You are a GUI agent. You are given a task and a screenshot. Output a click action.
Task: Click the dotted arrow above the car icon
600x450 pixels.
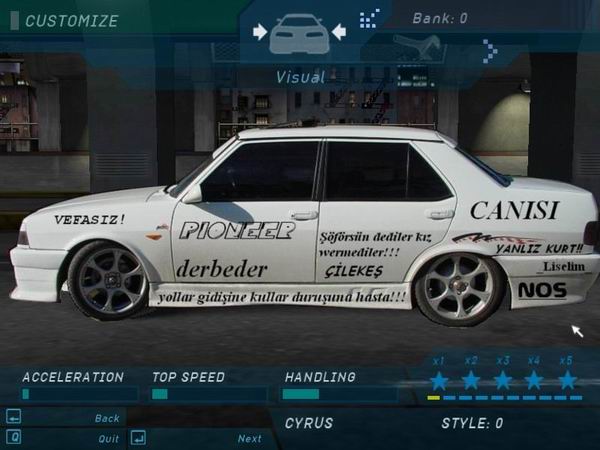(x=370, y=17)
